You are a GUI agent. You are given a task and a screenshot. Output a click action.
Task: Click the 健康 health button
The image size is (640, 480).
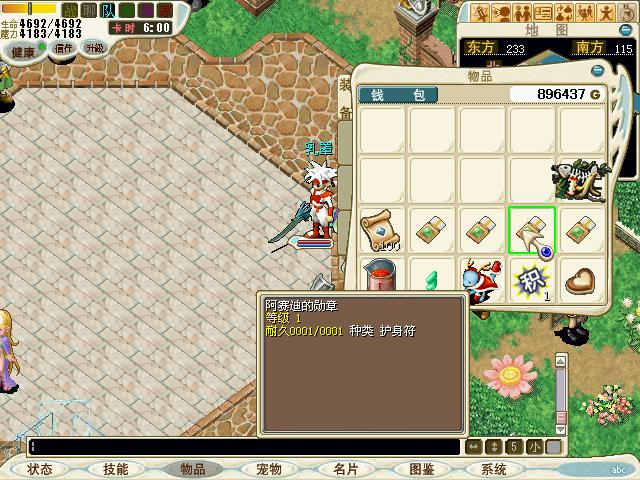coord(22,50)
